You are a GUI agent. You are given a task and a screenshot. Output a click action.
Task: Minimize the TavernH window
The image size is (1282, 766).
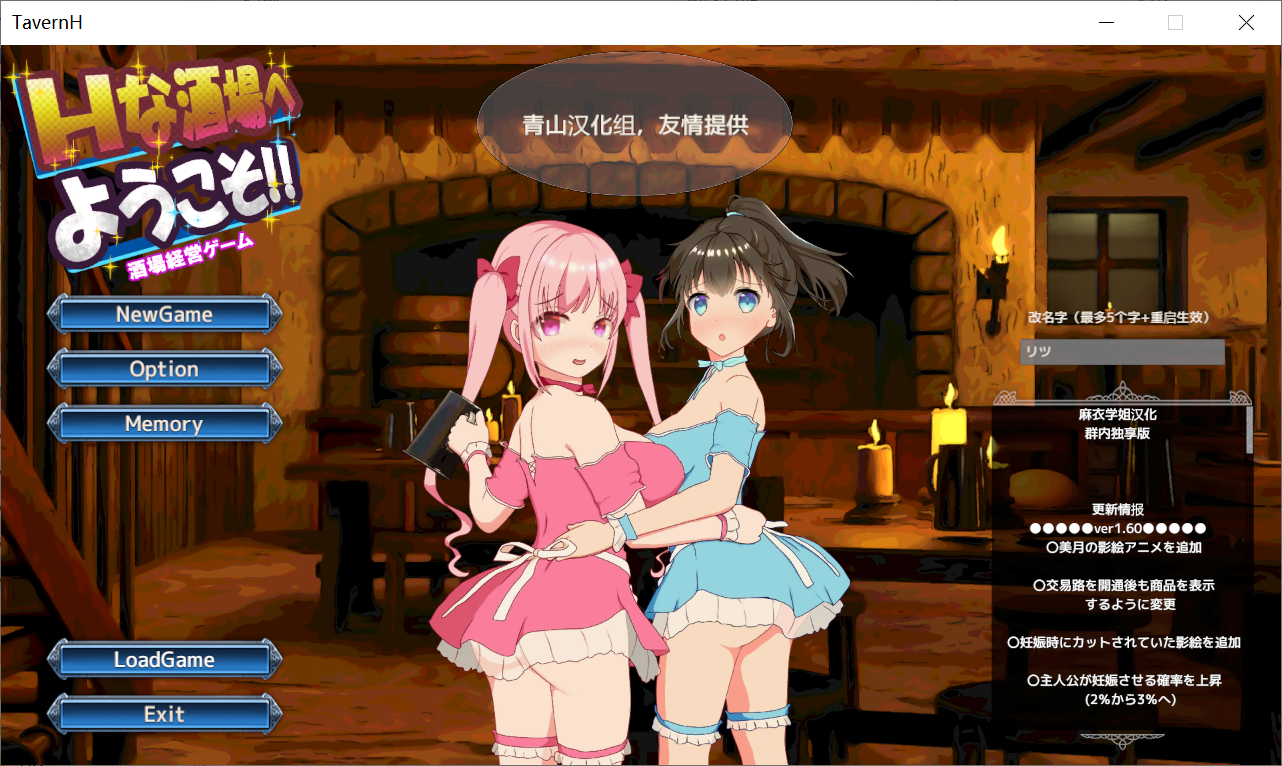pos(1105,22)
